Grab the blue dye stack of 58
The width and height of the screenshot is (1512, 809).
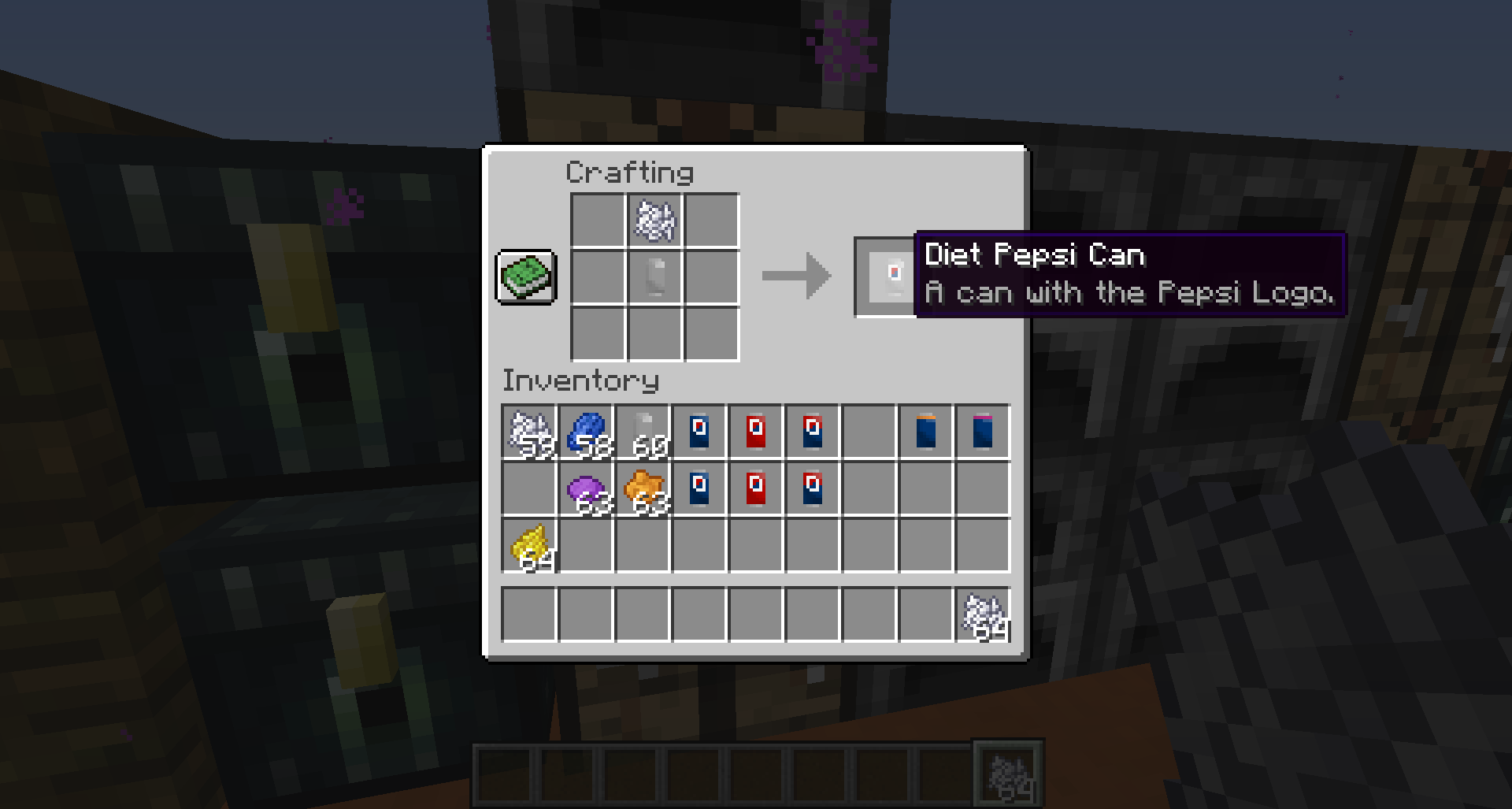tap(587, 432)
